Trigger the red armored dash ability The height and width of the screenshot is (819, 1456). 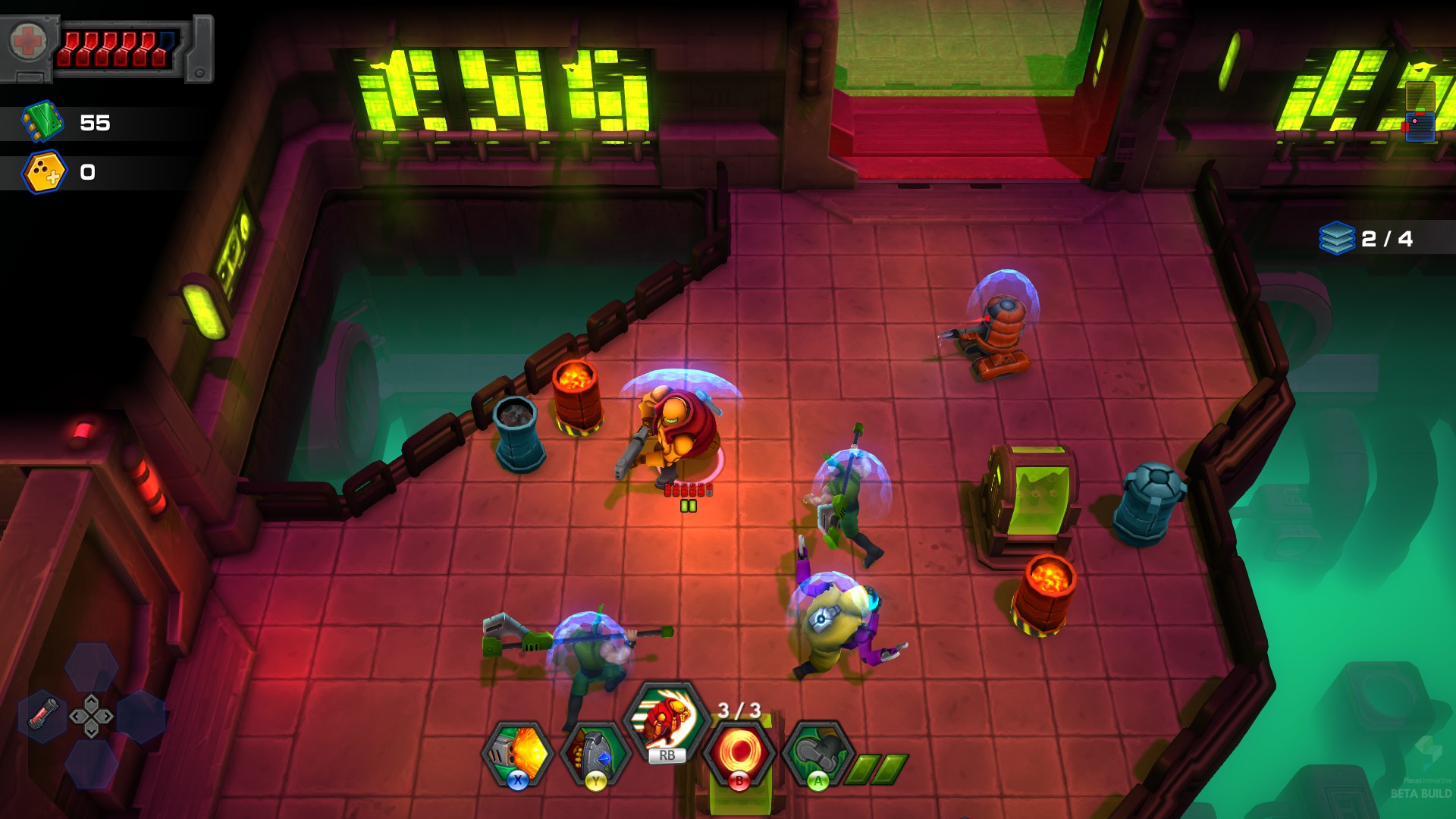pos(667,720)
